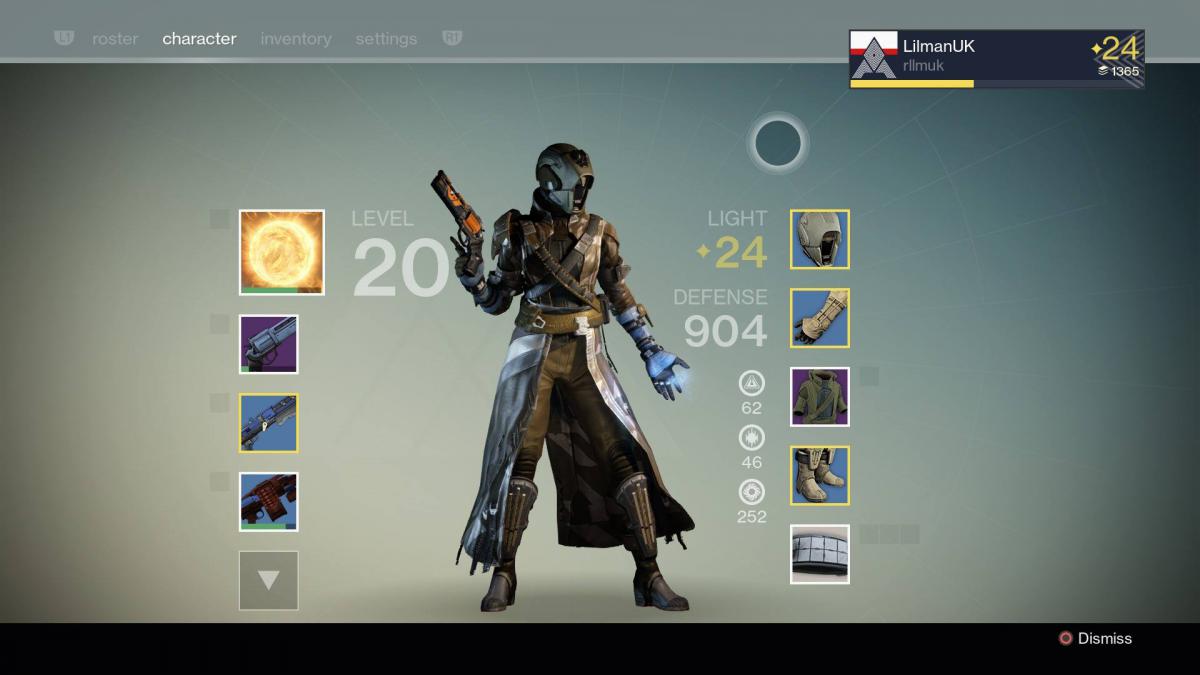Image resolution: width=1200 pixels, height=675 pixels.
Task: Open the glowing sun subclass slot
Action: pyautogui.click(x=281, y=252)
